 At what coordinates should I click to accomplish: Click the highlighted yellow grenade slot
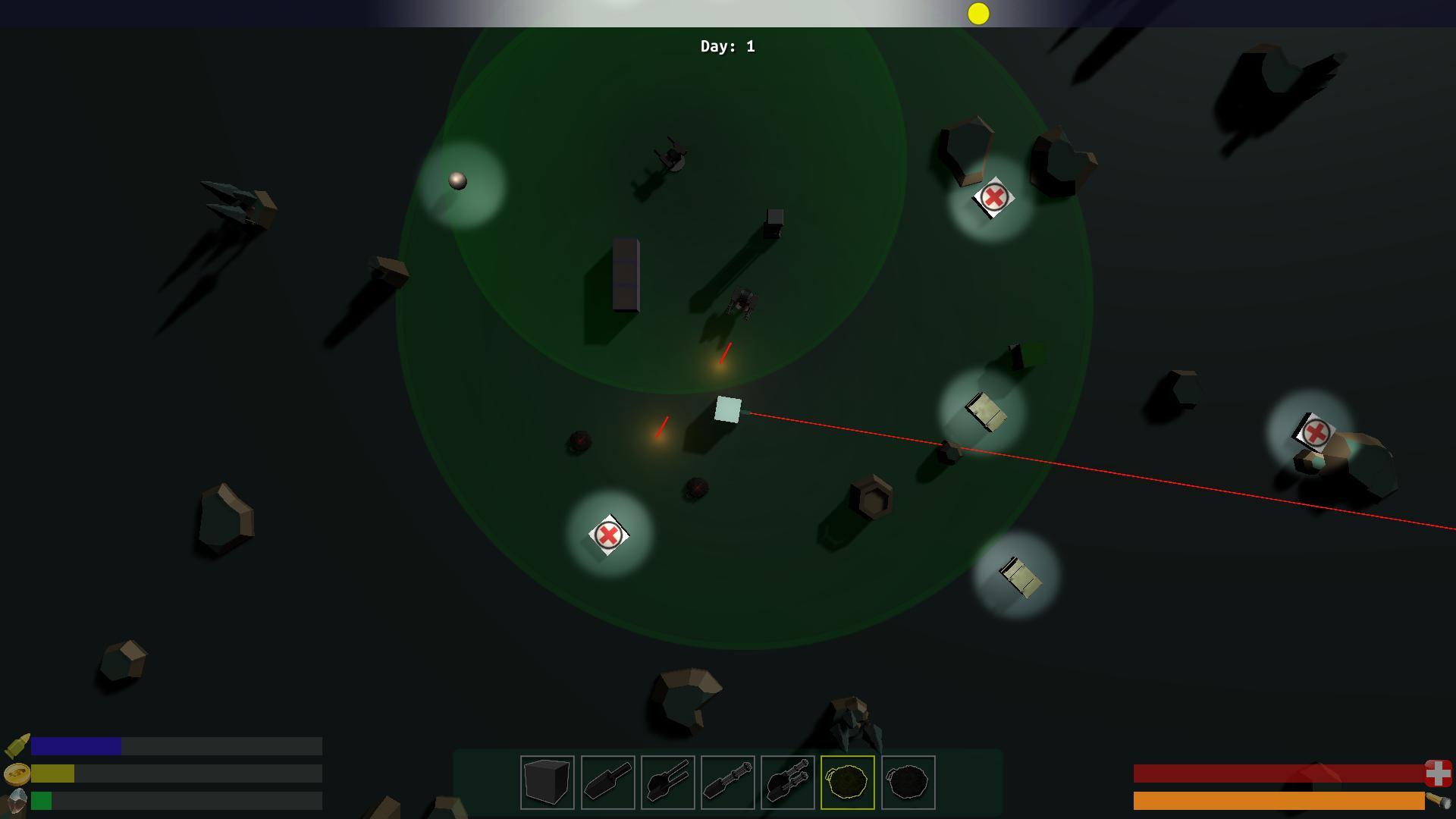coord(848,782)
